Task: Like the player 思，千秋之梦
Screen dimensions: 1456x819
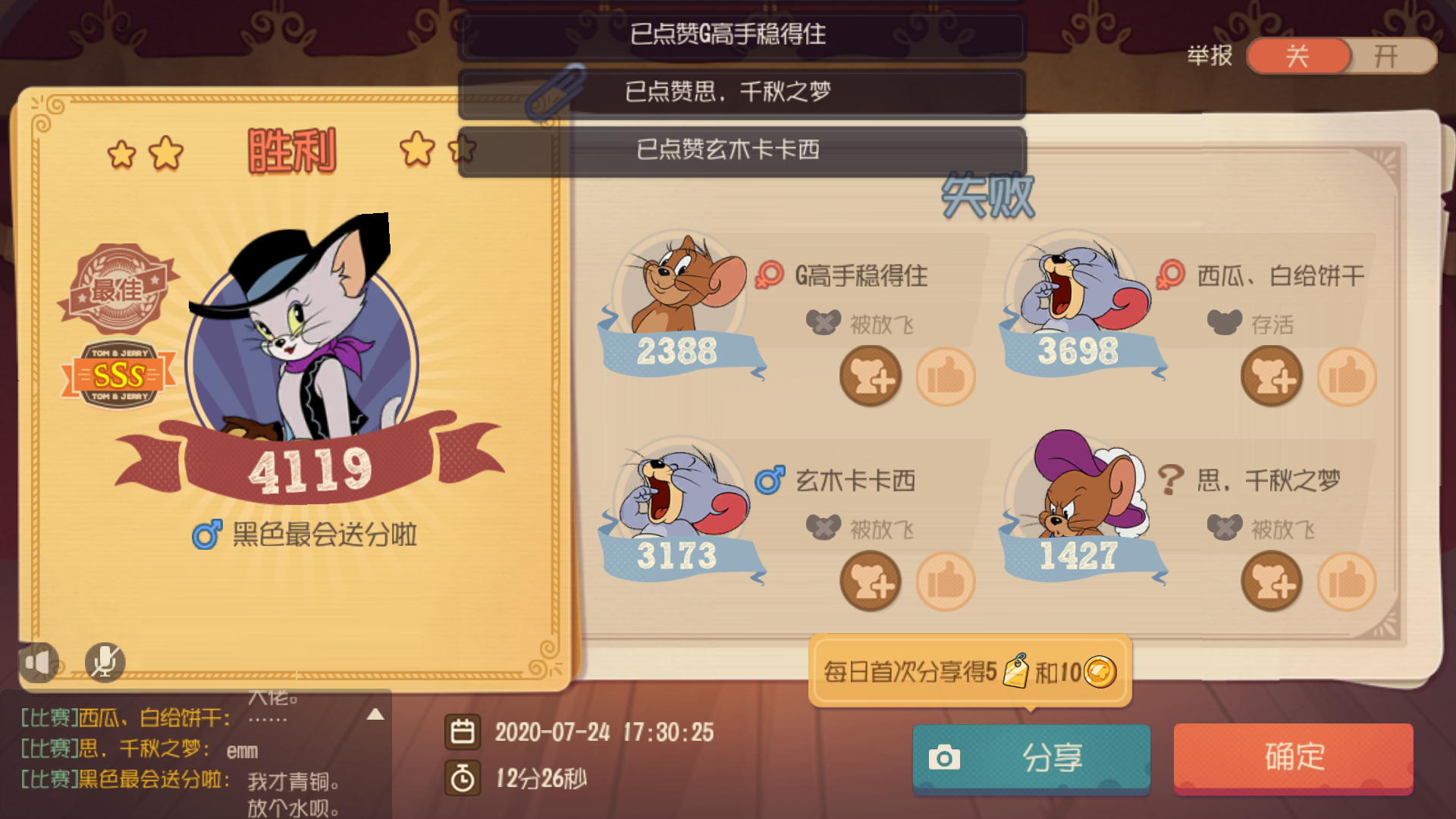Action: 1348,582
